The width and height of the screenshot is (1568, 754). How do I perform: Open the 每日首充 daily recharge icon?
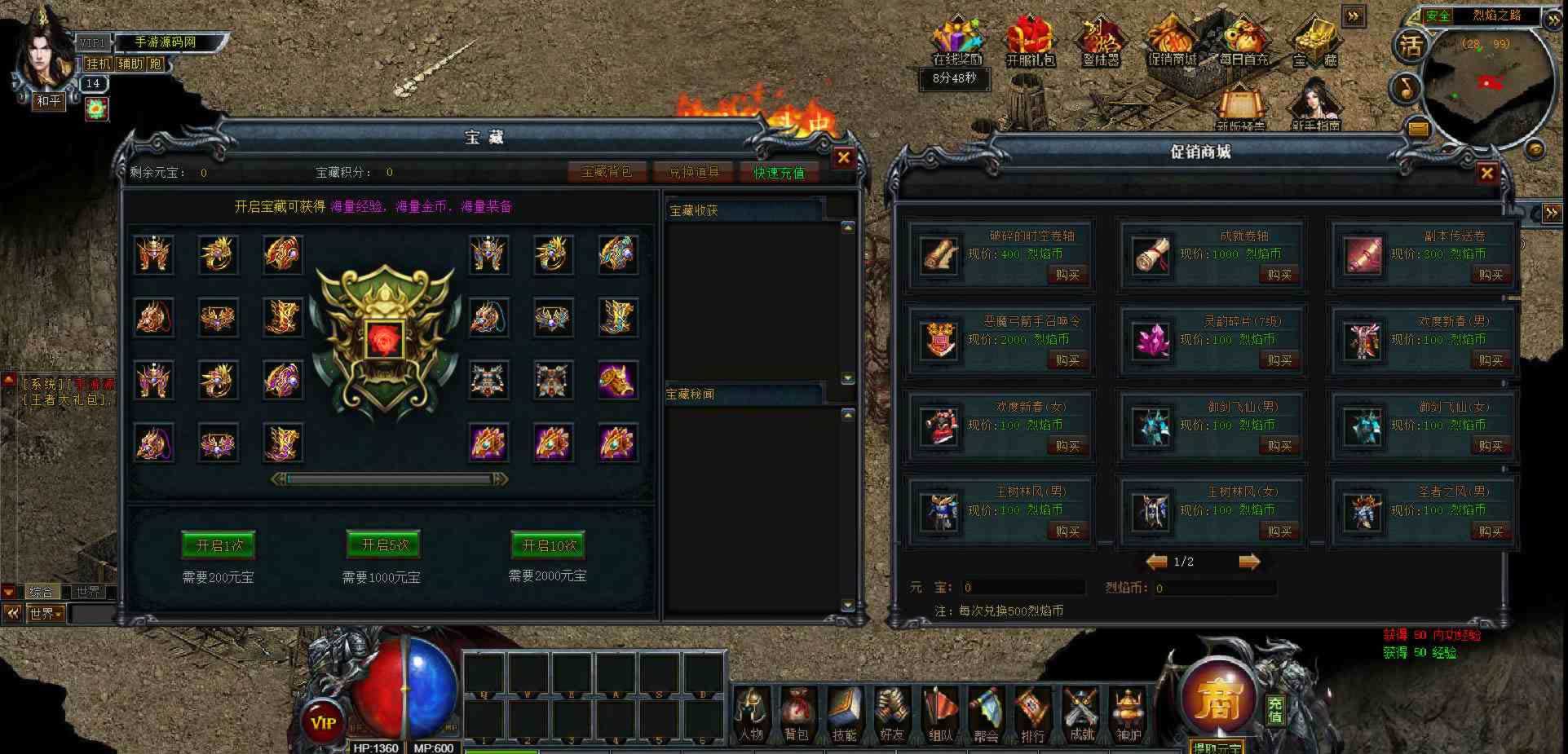tap(1243, 43)
